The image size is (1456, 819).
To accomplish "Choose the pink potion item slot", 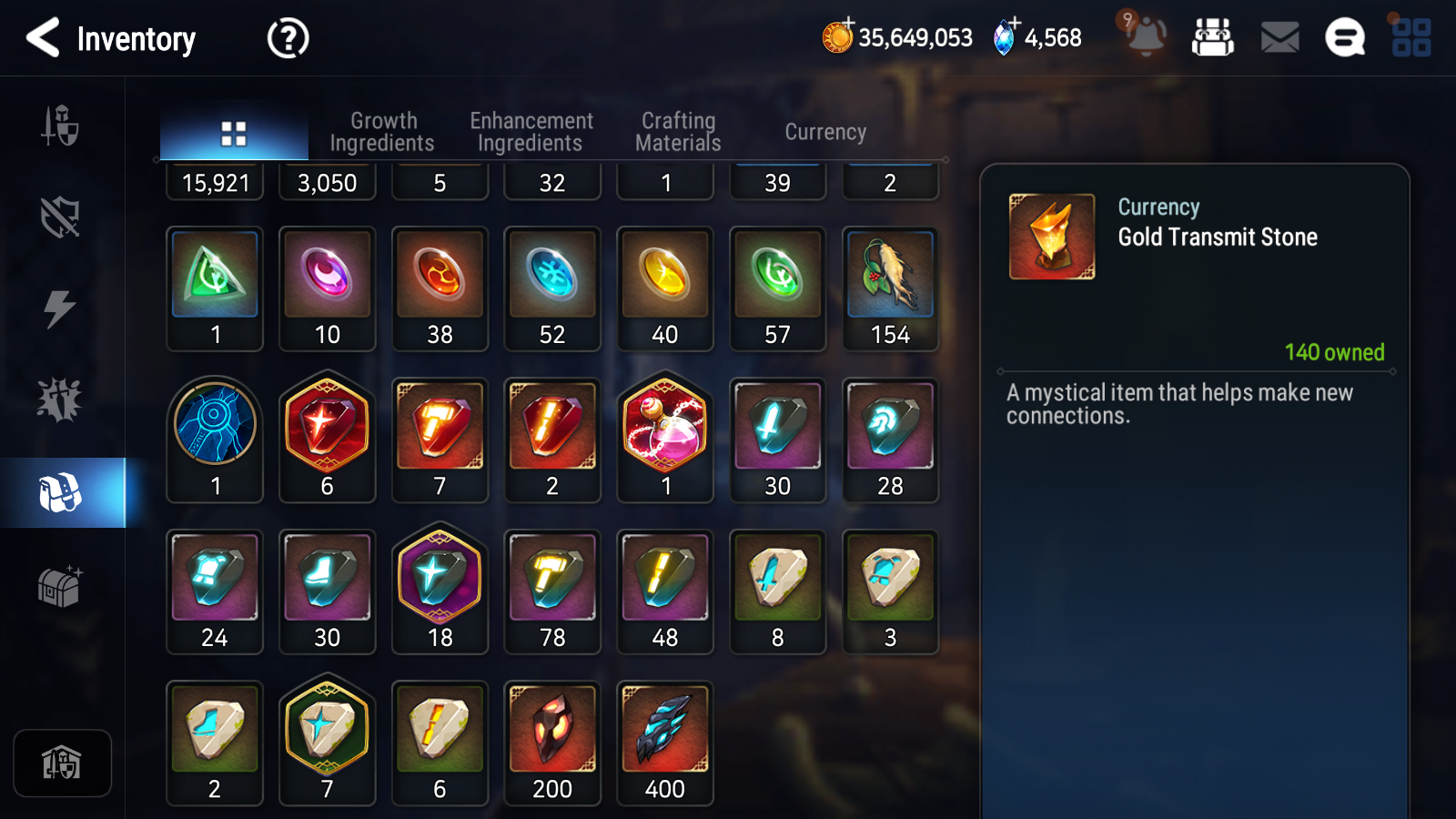I will click(x=665, y=439).
